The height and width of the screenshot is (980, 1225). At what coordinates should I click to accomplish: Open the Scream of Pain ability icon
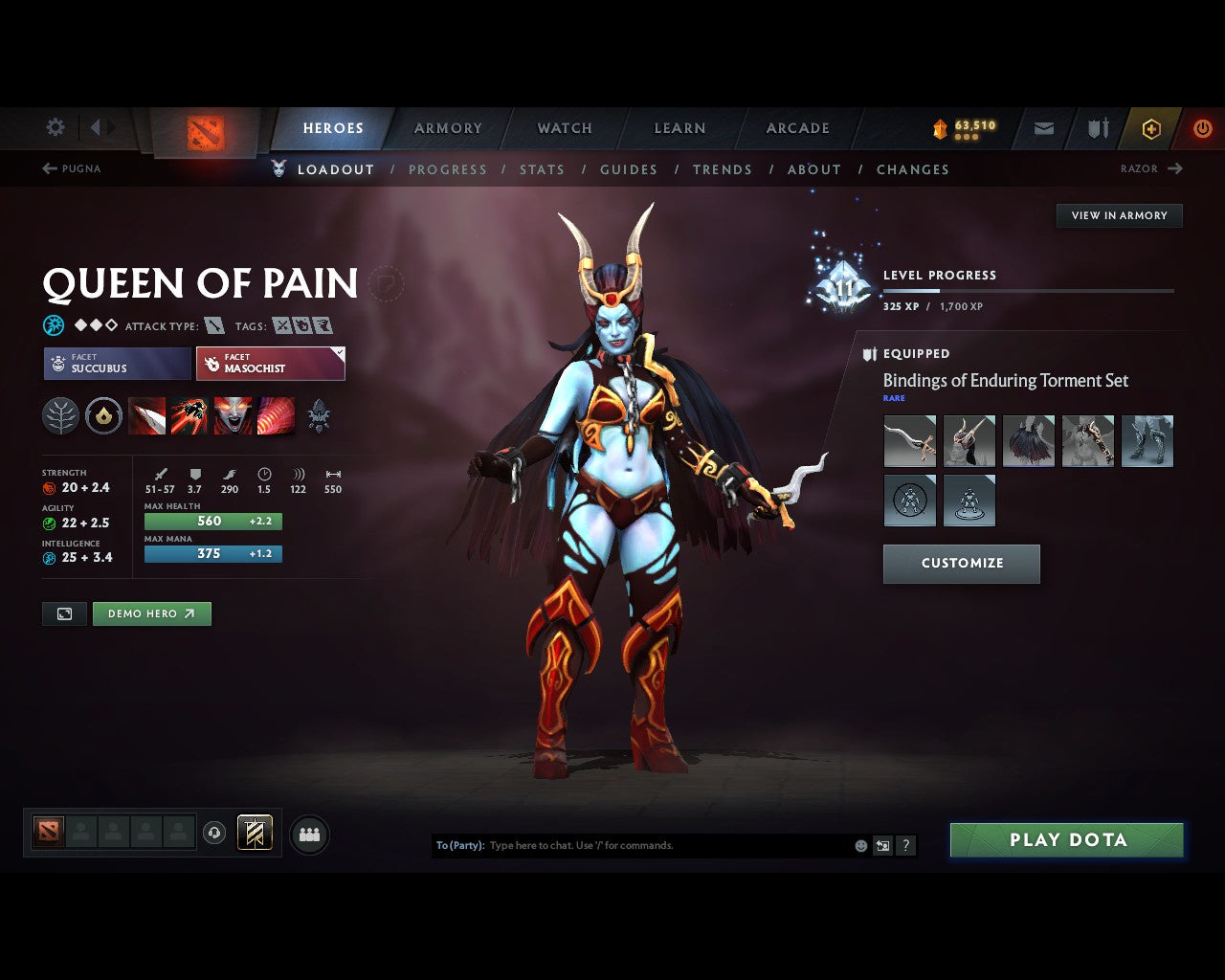tap(234, 416)
